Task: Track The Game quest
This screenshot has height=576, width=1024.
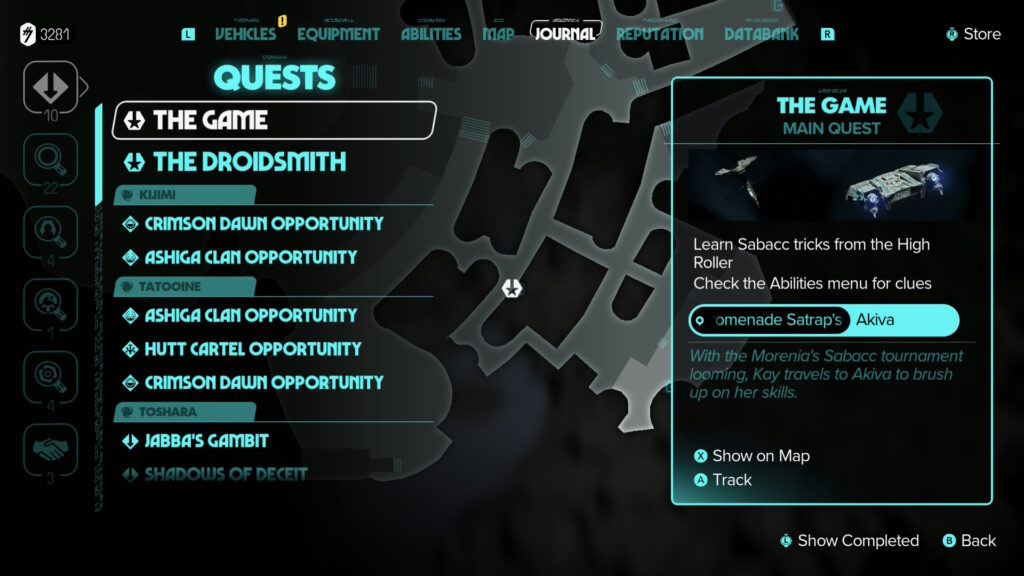Action: click(x=731, y=480)
